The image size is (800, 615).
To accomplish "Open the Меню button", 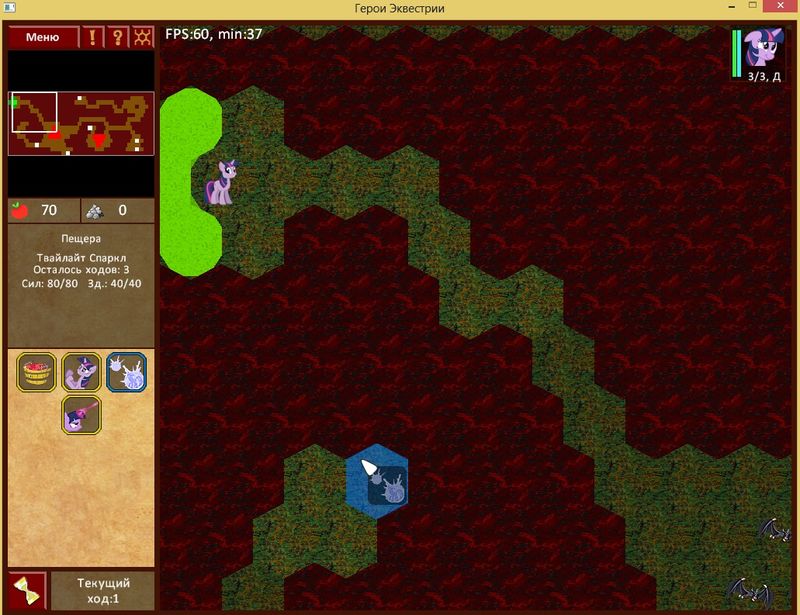I will coord(43,37).
